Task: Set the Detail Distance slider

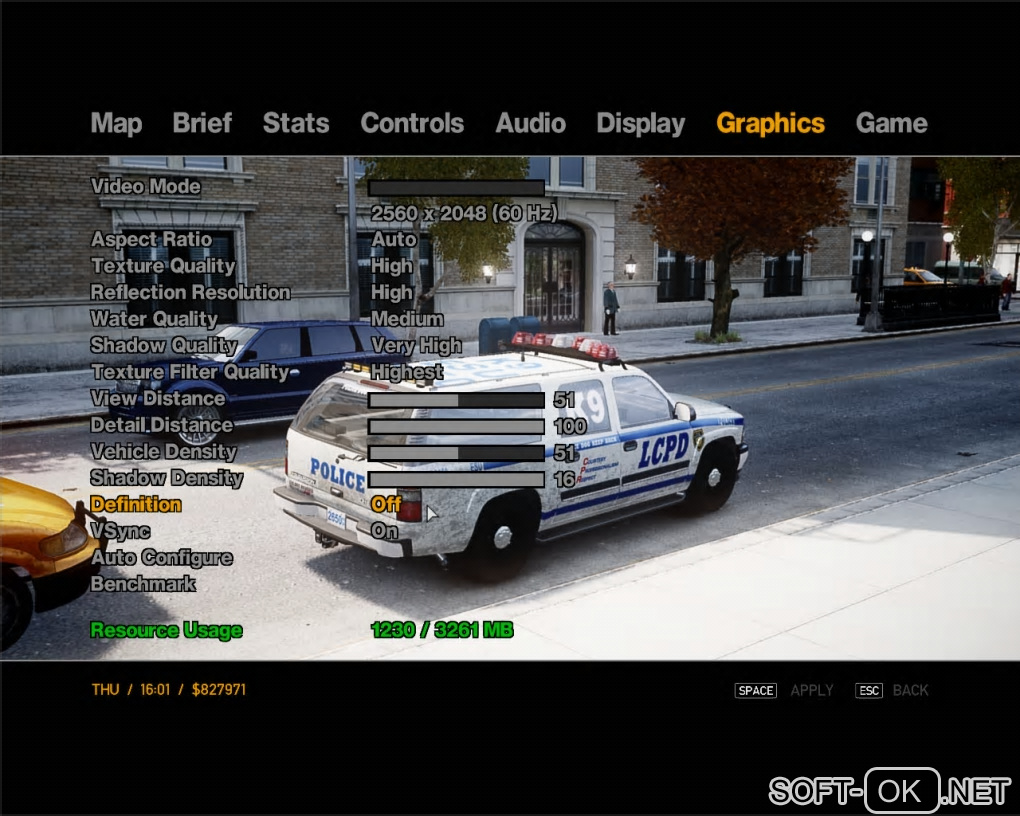Action: (456, 427)
